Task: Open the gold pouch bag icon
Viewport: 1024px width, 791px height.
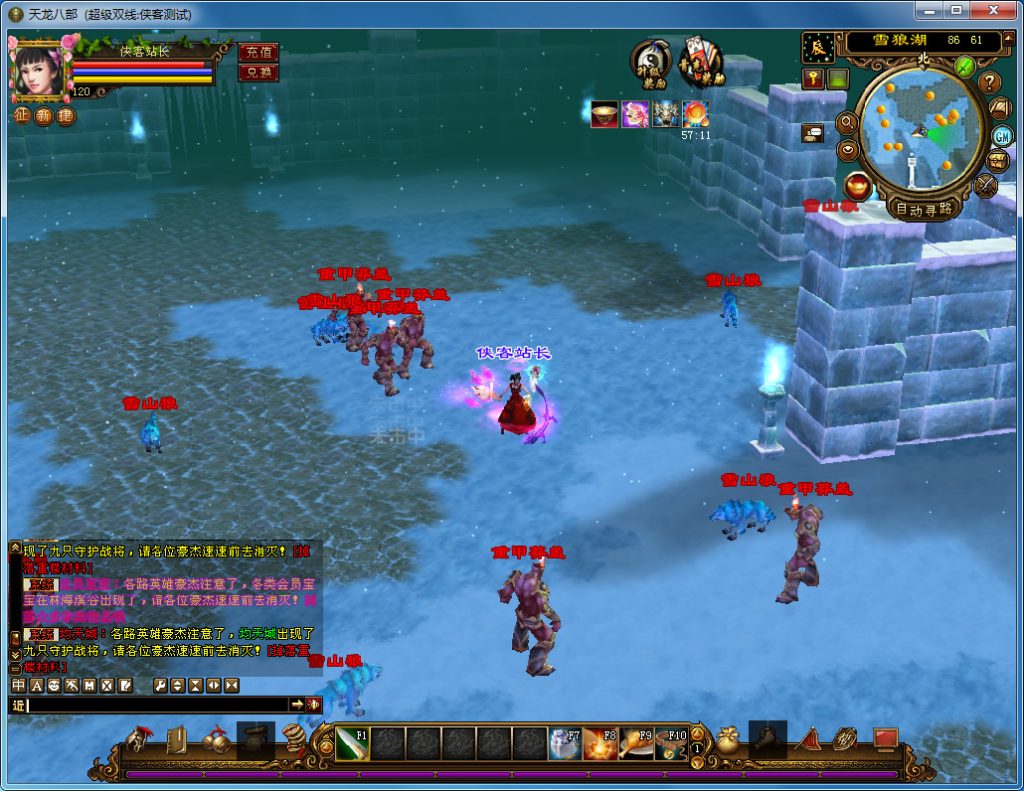Action: (x=727, y=740)
